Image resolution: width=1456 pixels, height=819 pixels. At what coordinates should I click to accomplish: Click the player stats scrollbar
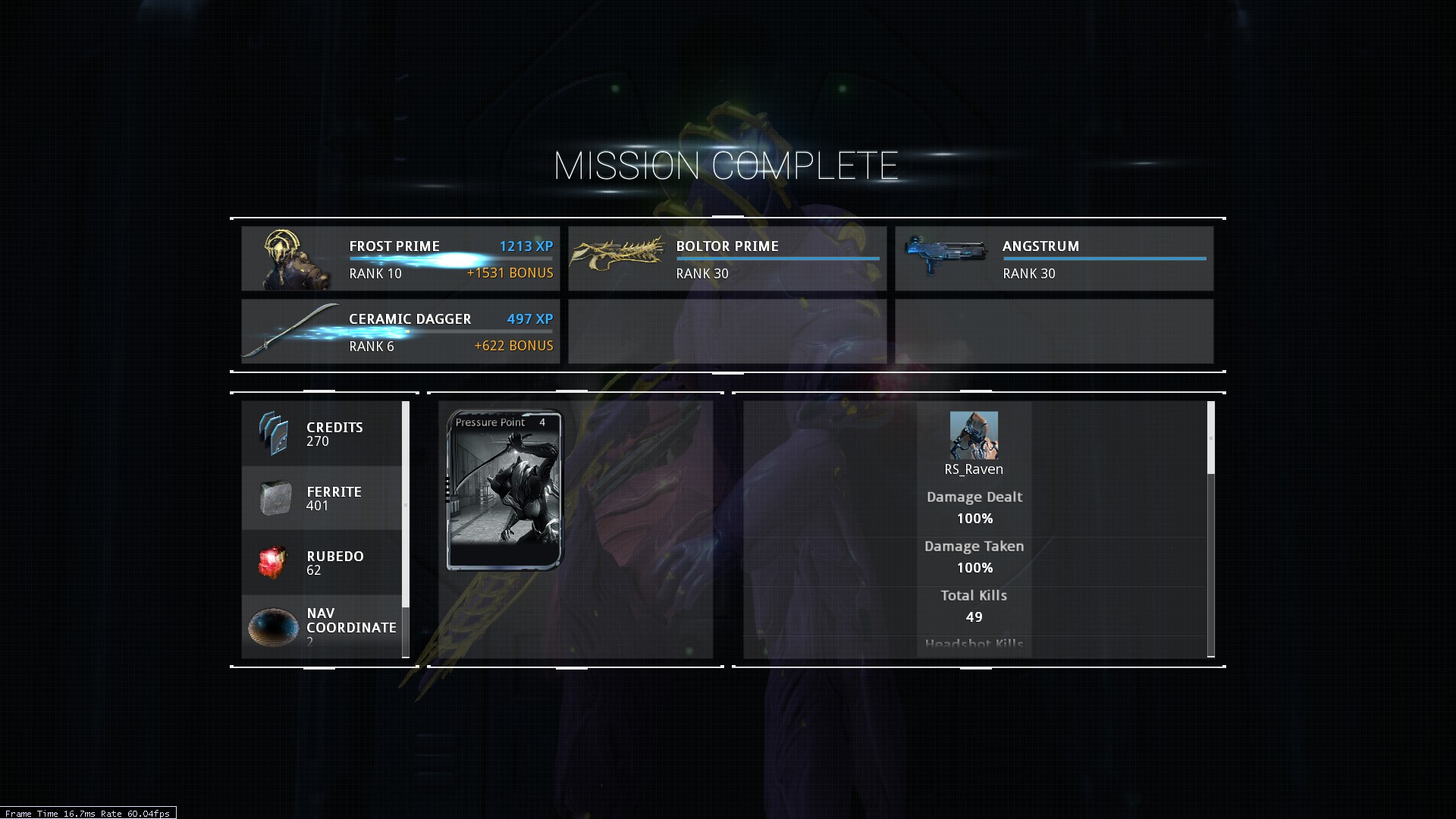point(1210,438)
